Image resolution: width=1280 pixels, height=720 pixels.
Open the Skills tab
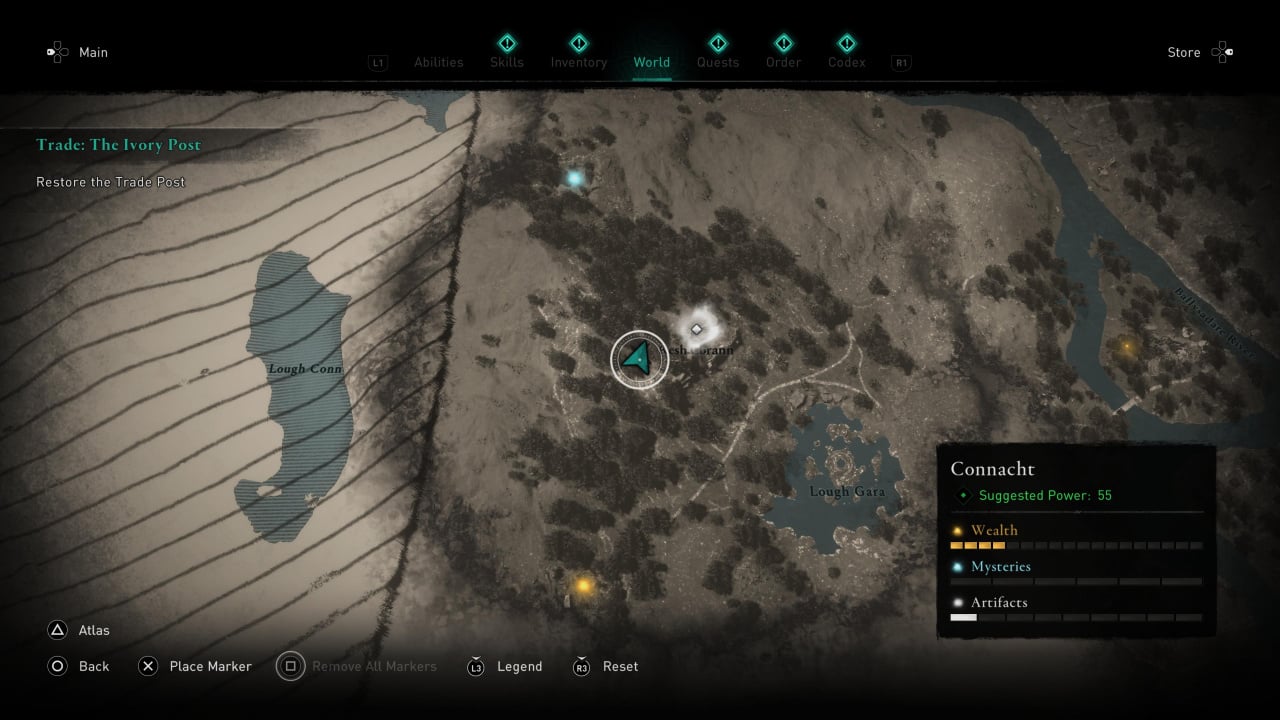pos(507,62)
